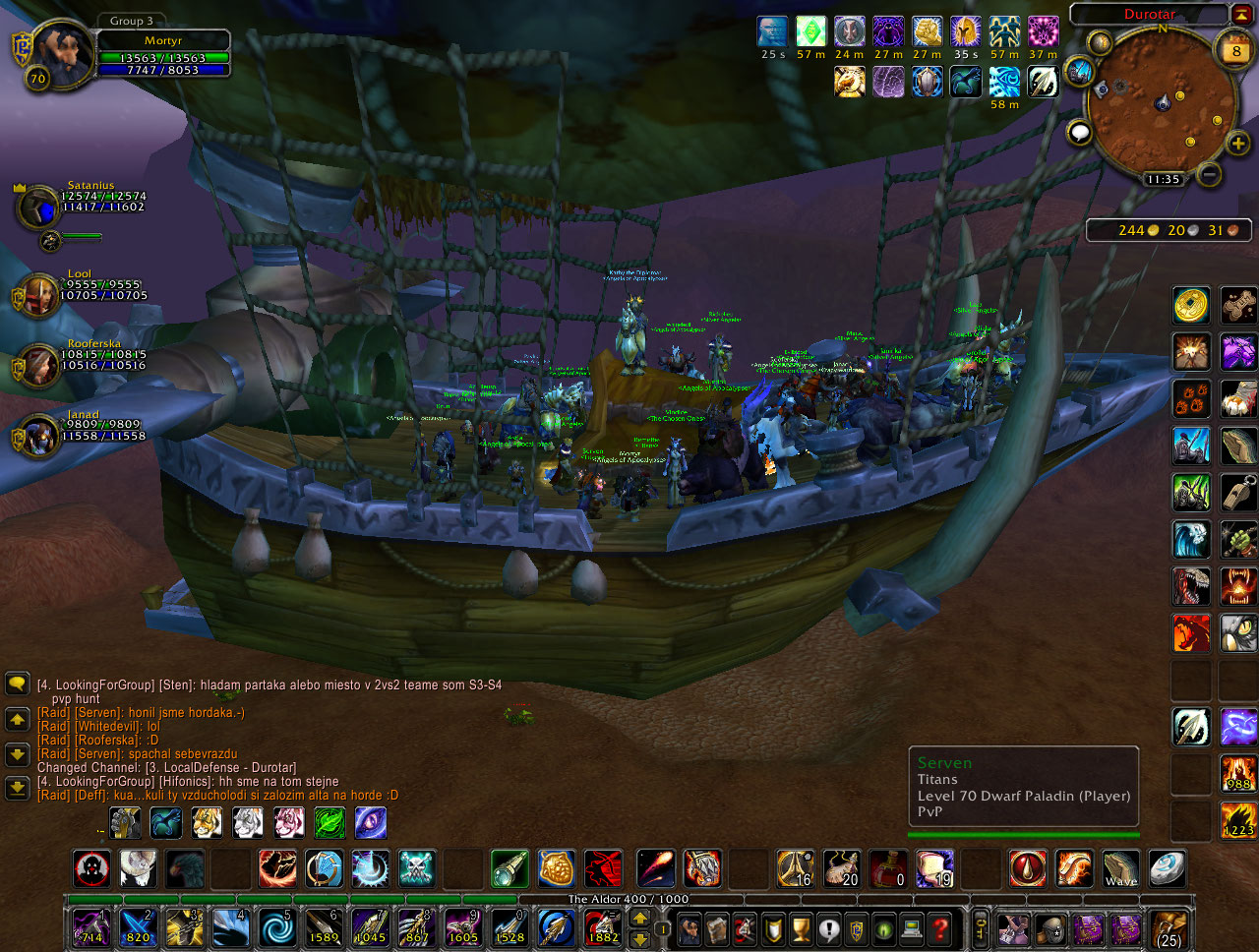Image resolution: width=1259 pixels, height=952 pixels.
Task: Zoom in the minimap with the plus button
Action: click(x=1237, y=144)
